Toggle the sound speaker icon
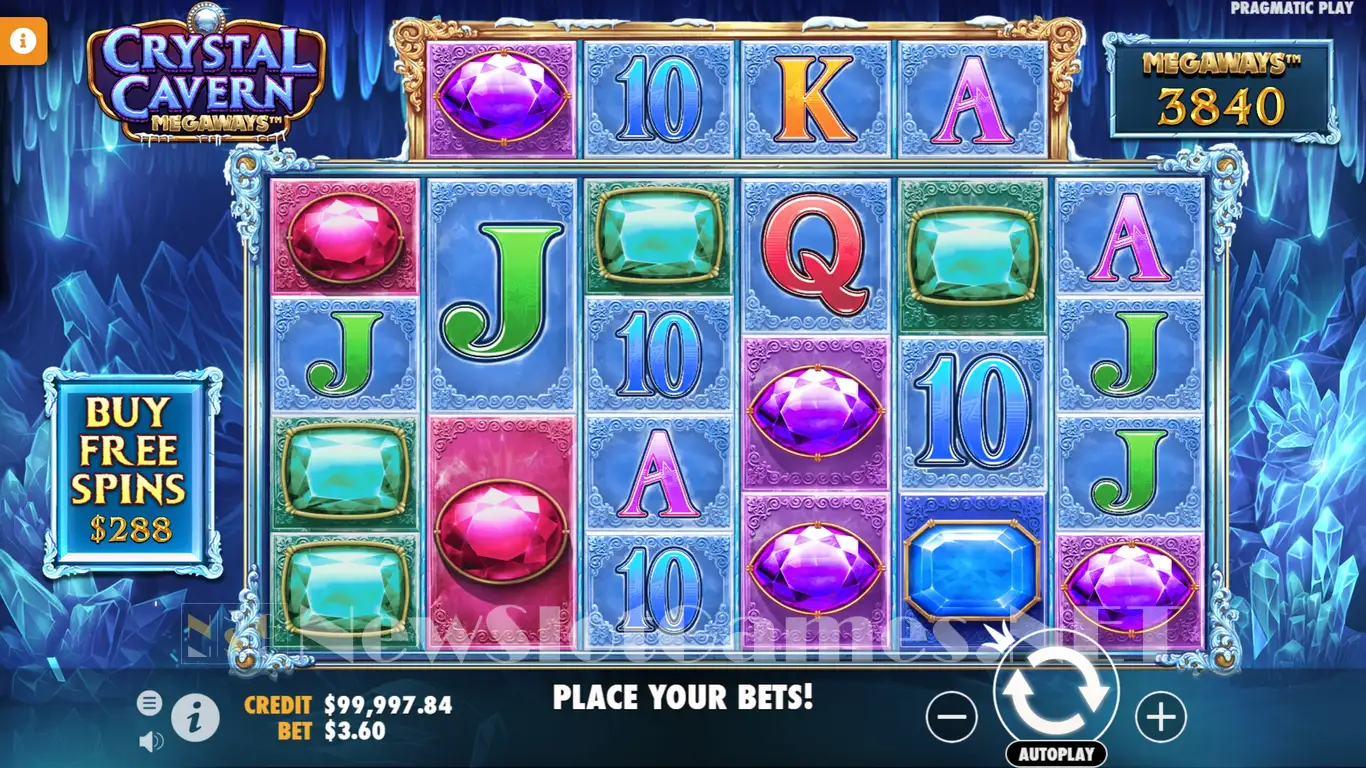 point(150,741)
